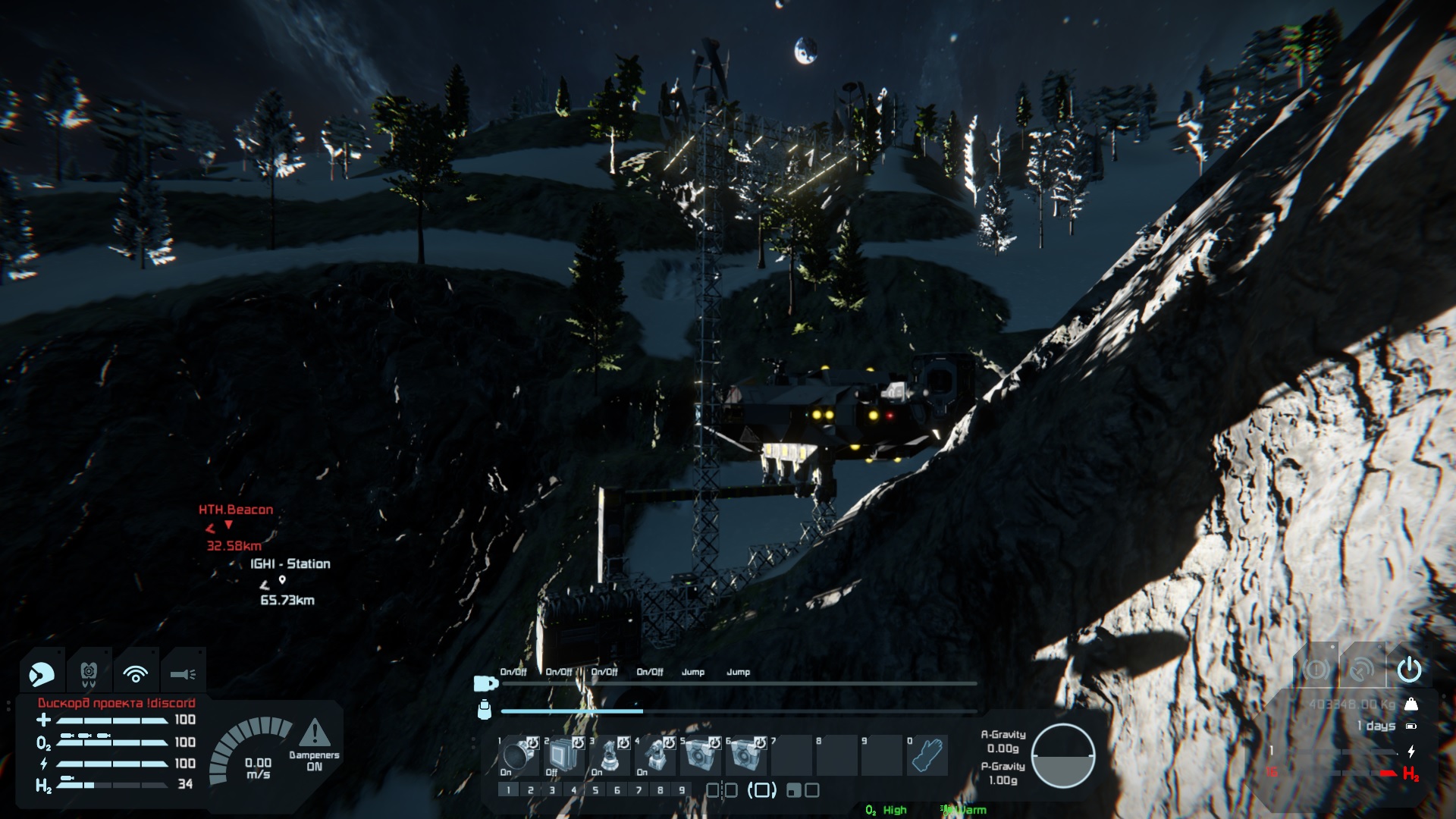Select the hand glove slot 0
The image size is (1456, 819).
(x=927, y=755)
